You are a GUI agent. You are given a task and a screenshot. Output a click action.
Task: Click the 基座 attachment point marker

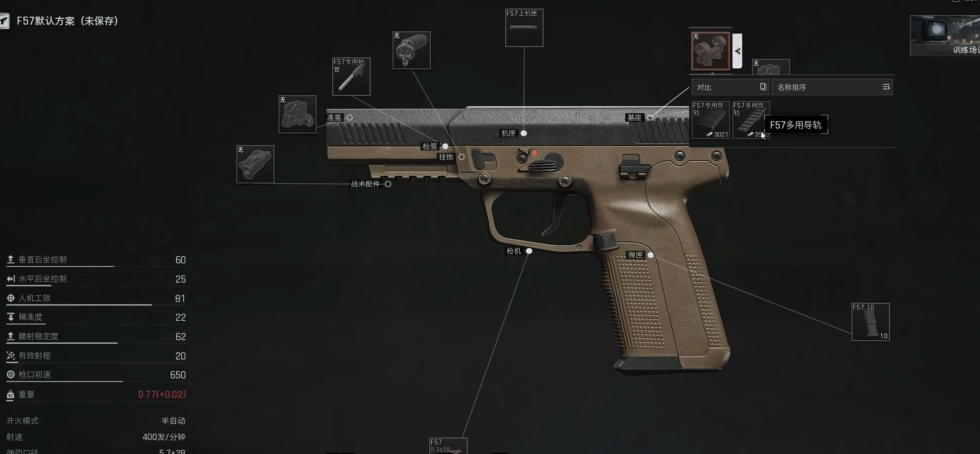649,117
